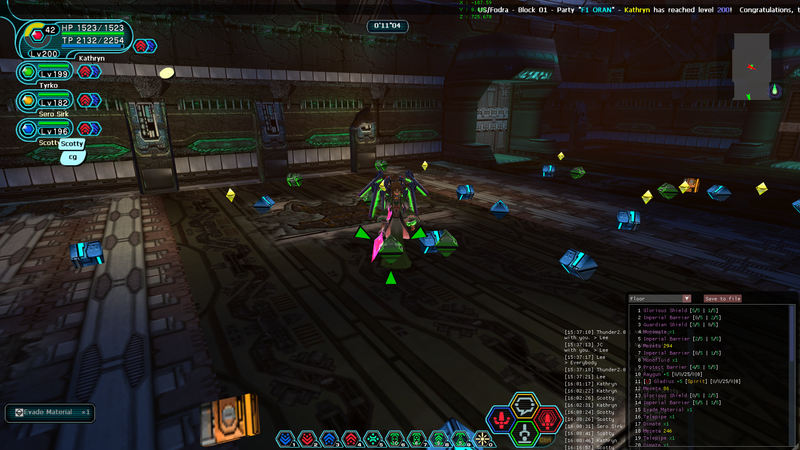Image resolution: width=800 pixels, height=450 pixels.
Task: Click the Save to file button
Action: click(723, 298)
